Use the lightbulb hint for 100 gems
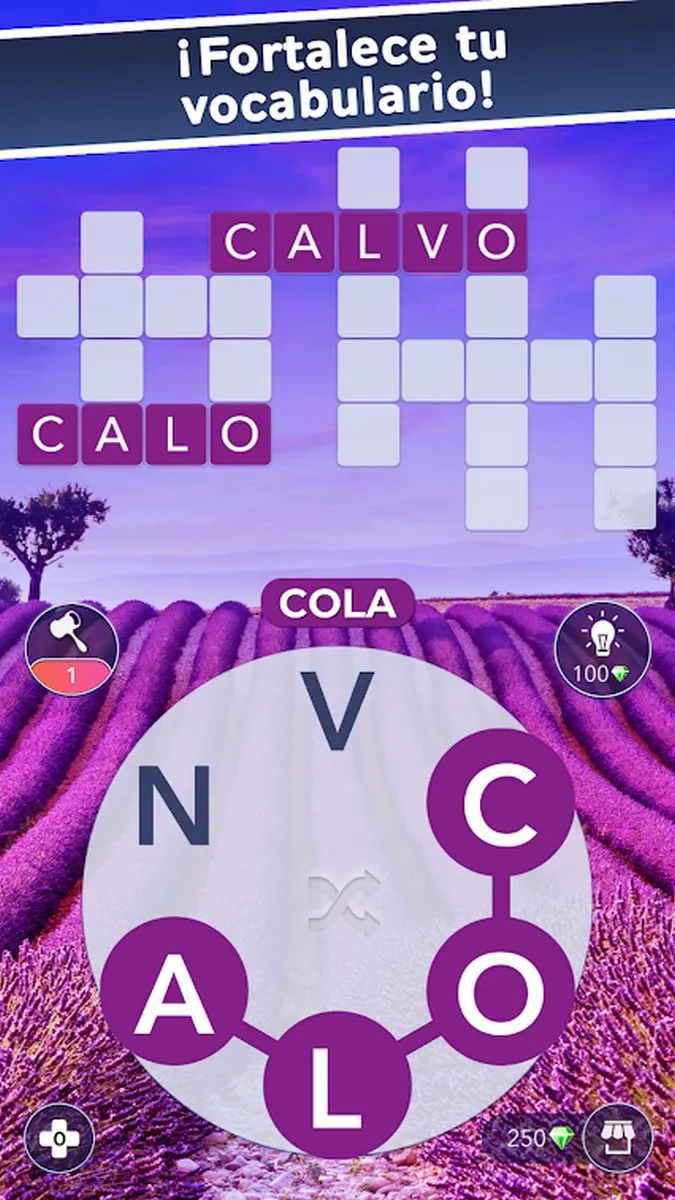The height and width of the screenshot is (1200, 675). pyautogui.click(x=603, y=649)
